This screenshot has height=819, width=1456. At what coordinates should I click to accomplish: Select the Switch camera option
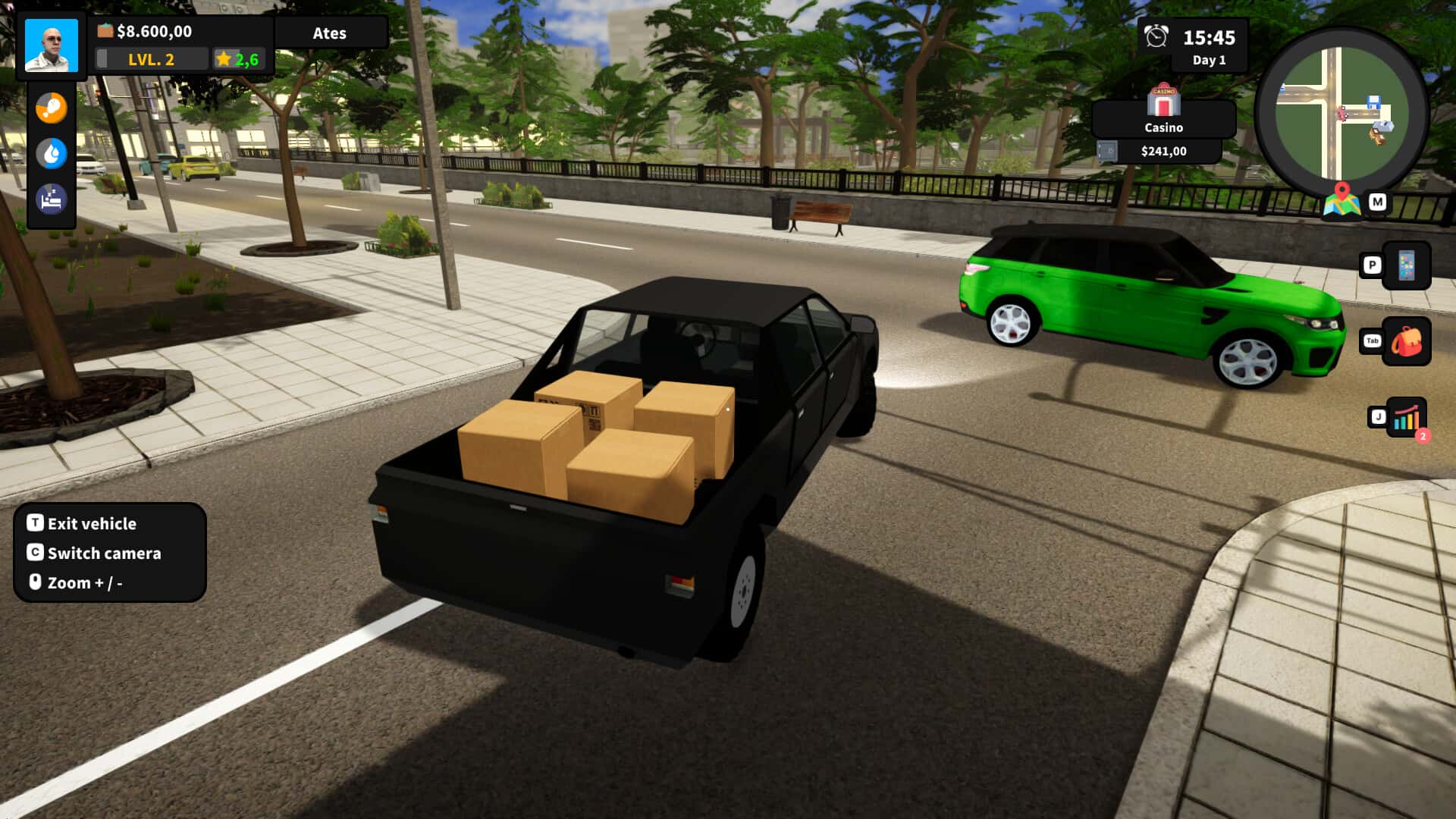tap(103, 554)
